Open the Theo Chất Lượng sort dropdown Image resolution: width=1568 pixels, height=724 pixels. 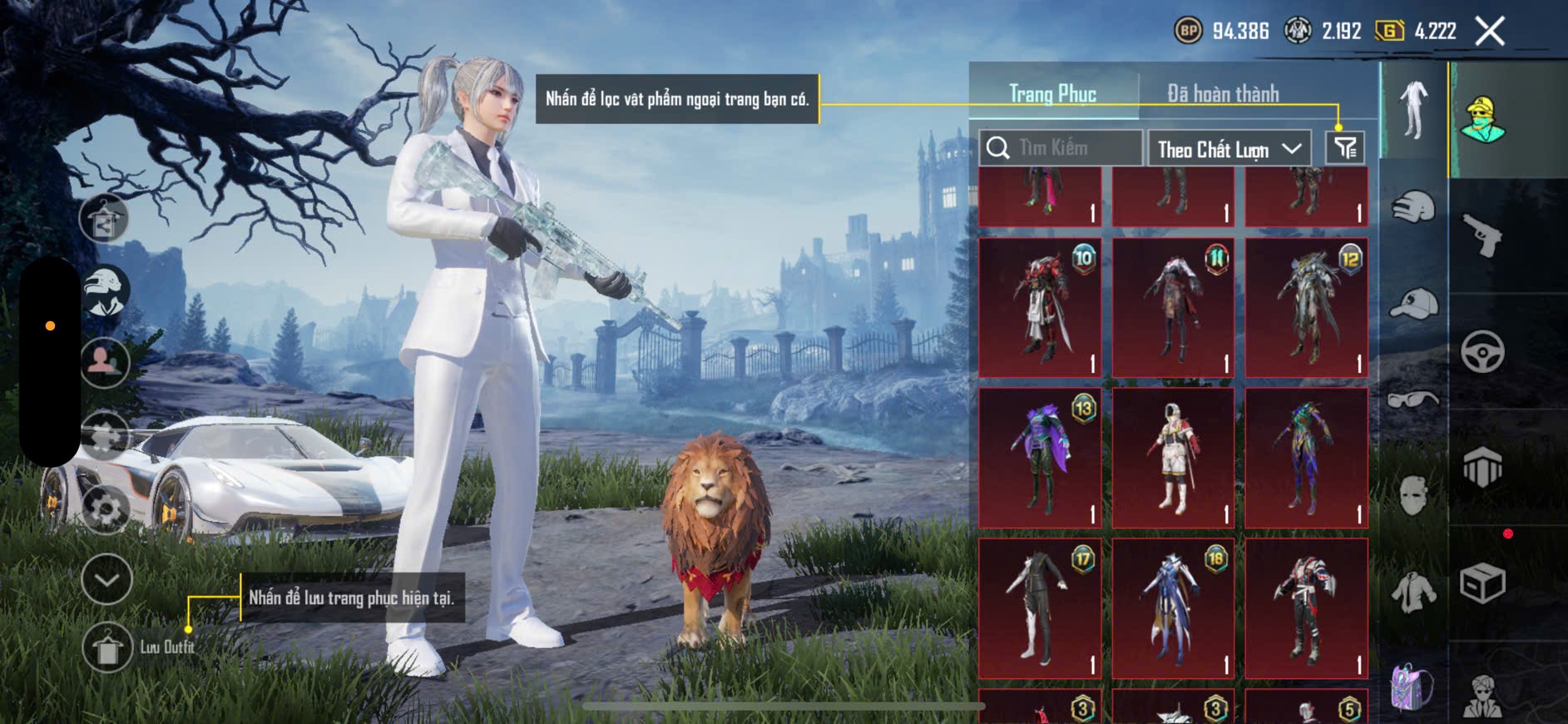point(1229,149)
